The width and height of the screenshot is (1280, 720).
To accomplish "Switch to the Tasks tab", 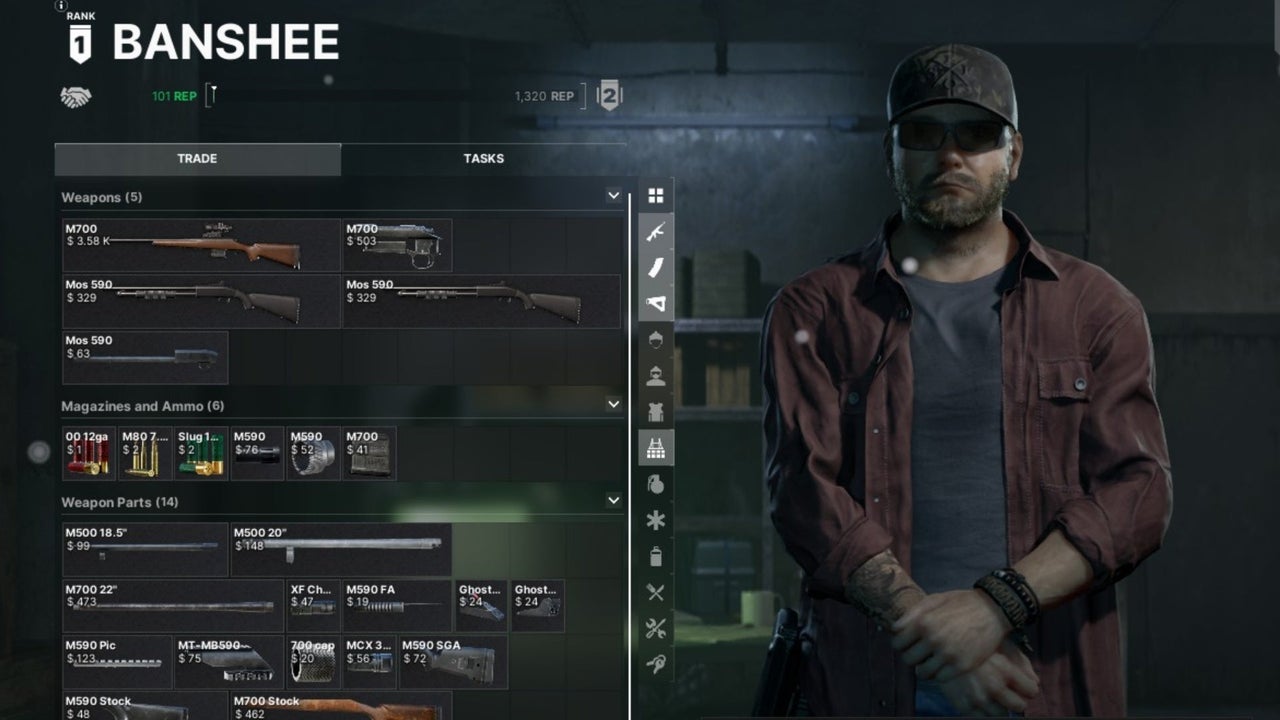I will 483,159.
